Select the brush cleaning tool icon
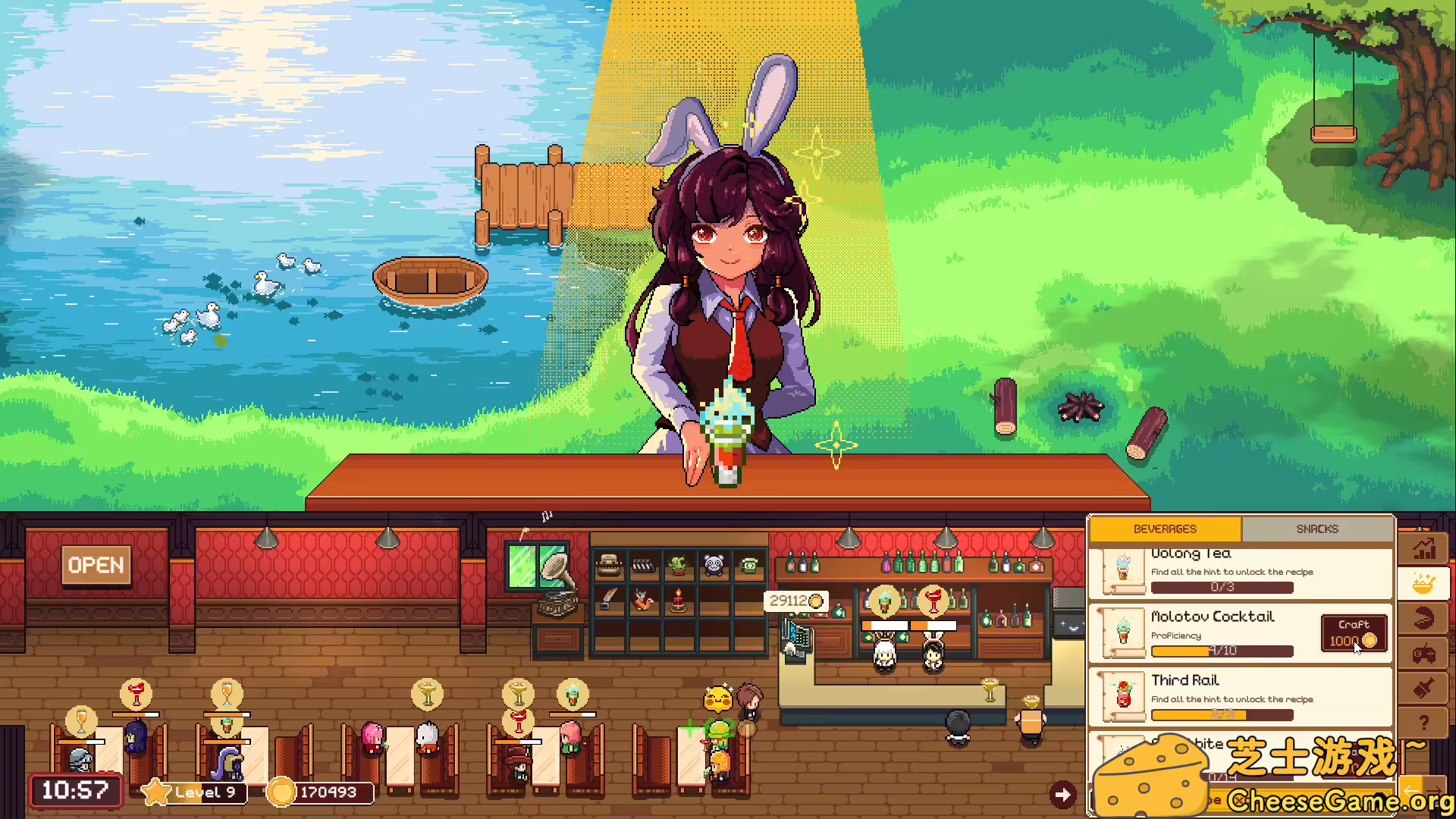The image size is (1456, 819). 1423,686
